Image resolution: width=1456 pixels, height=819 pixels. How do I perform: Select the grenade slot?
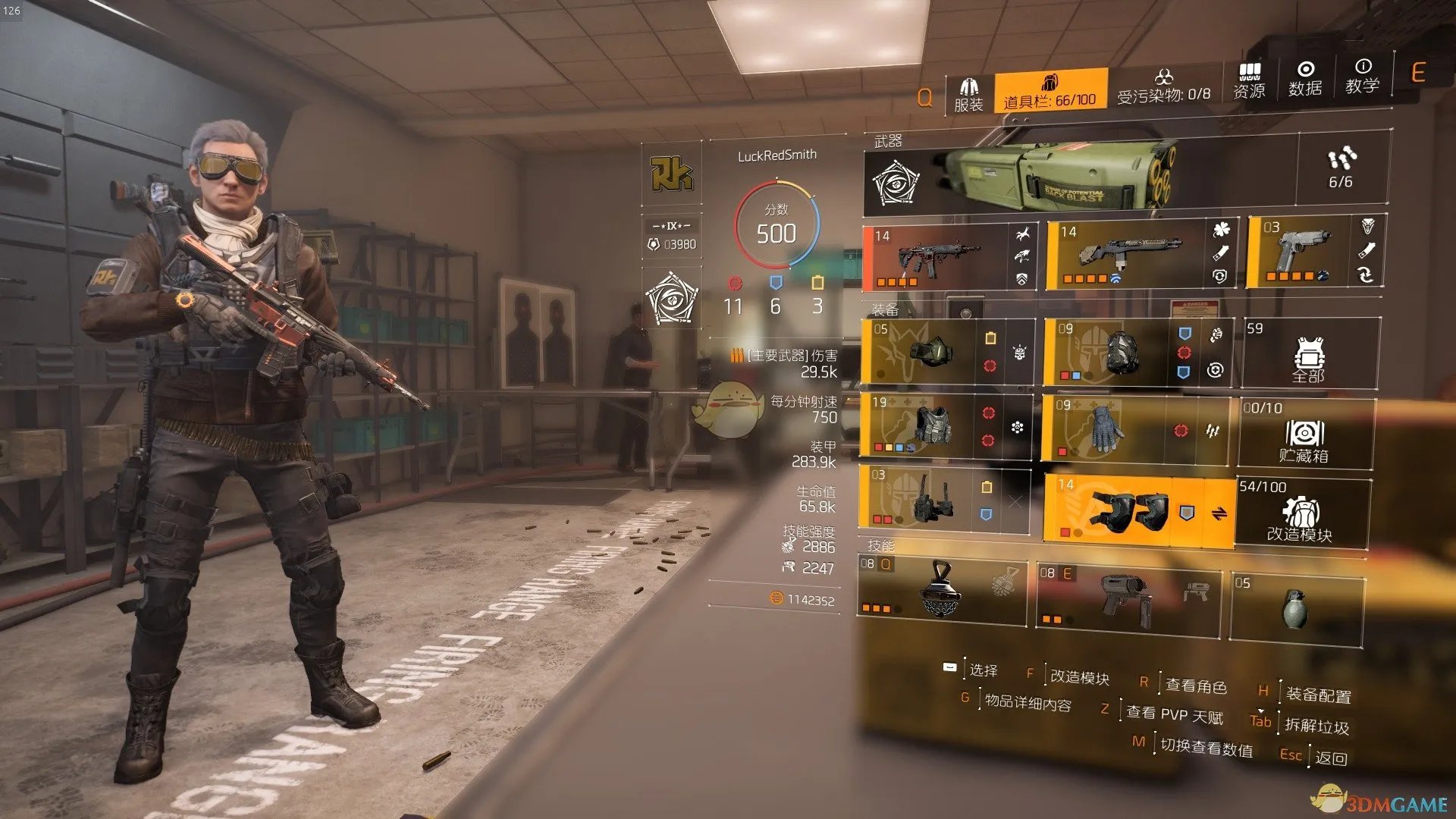click(x=1295, y=608)
